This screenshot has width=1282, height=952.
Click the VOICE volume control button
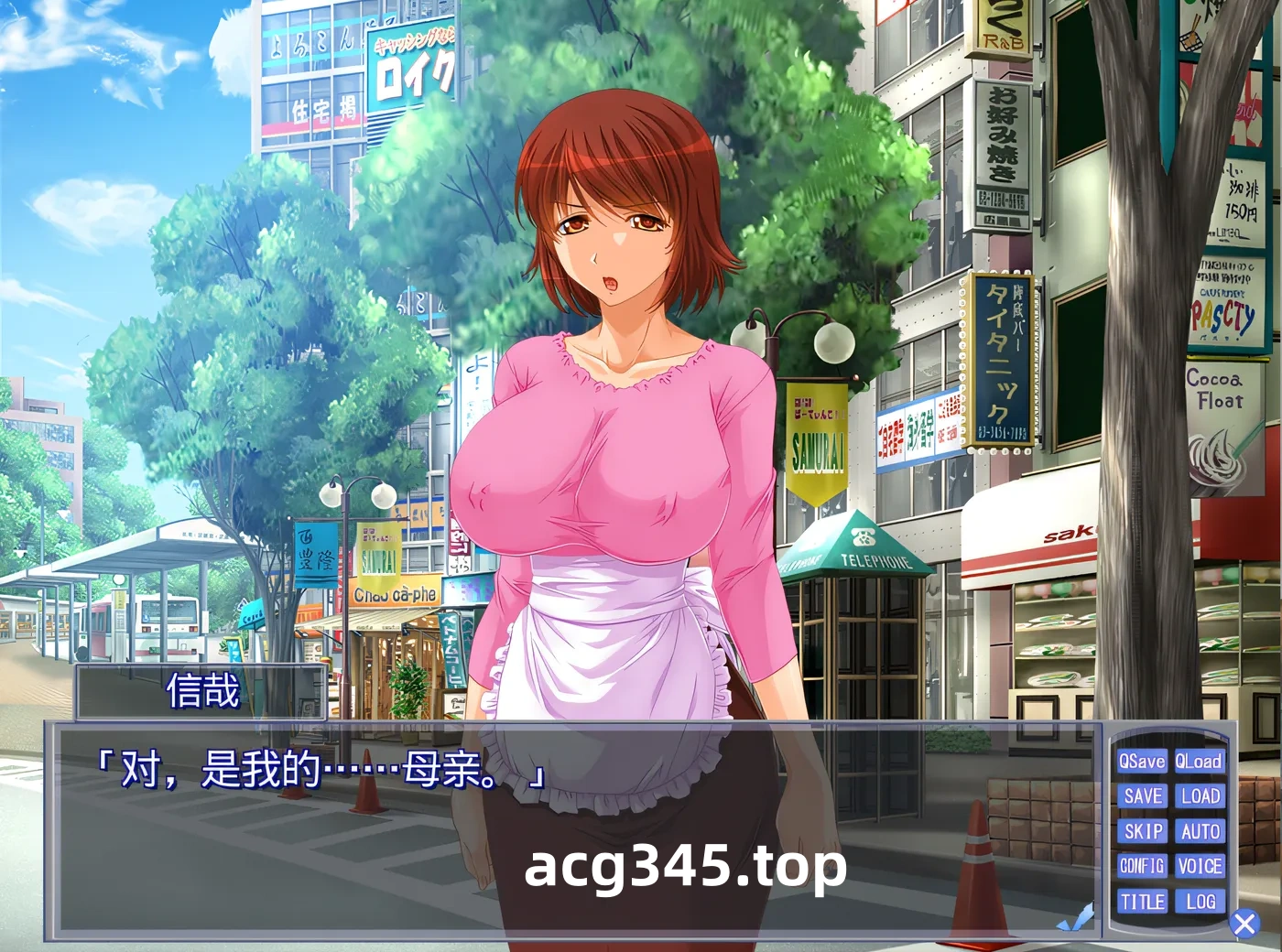pos(1202,866)
